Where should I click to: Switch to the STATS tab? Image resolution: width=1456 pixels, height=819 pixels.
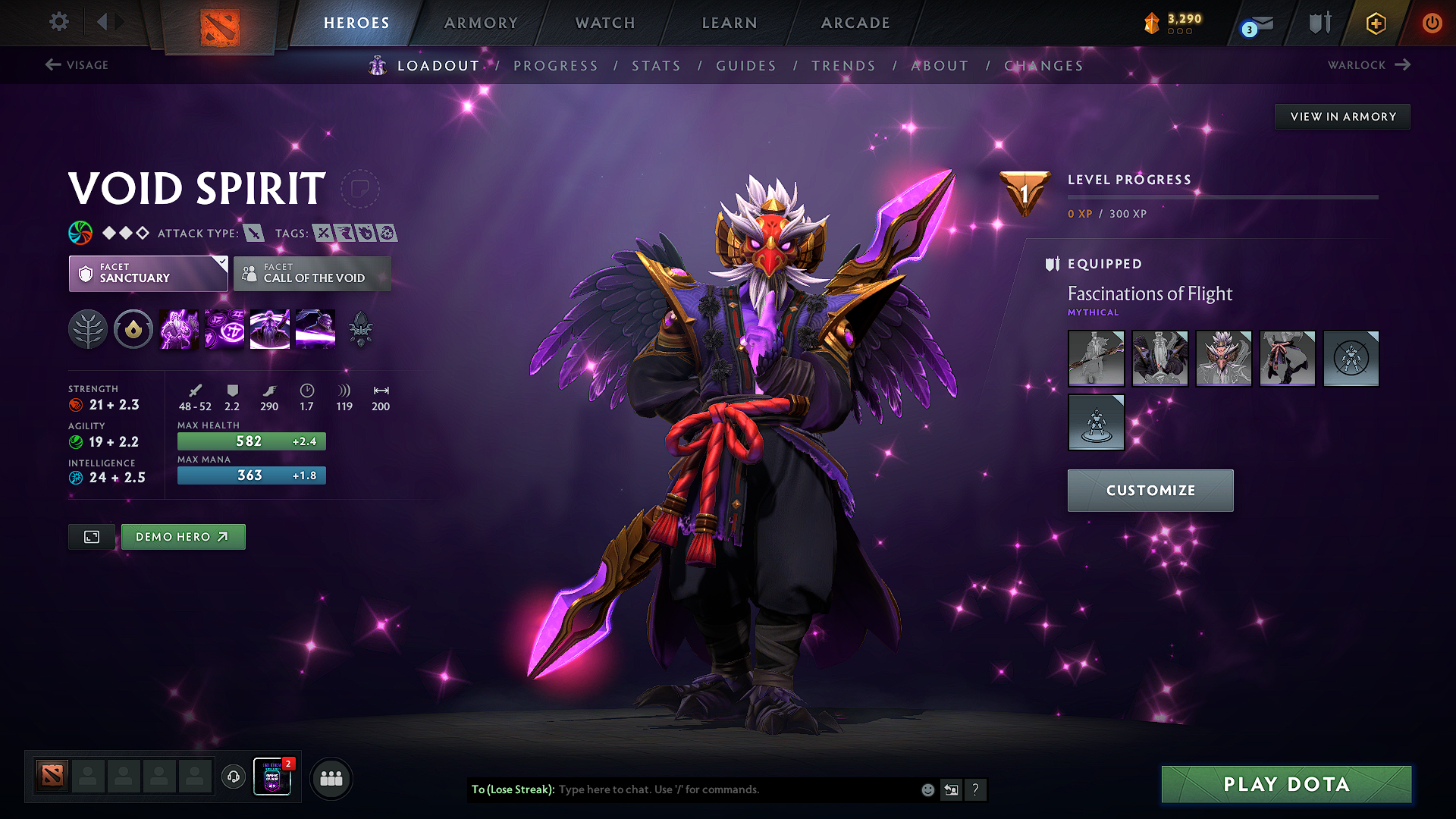pyautogui.click(x=656, y=66)
